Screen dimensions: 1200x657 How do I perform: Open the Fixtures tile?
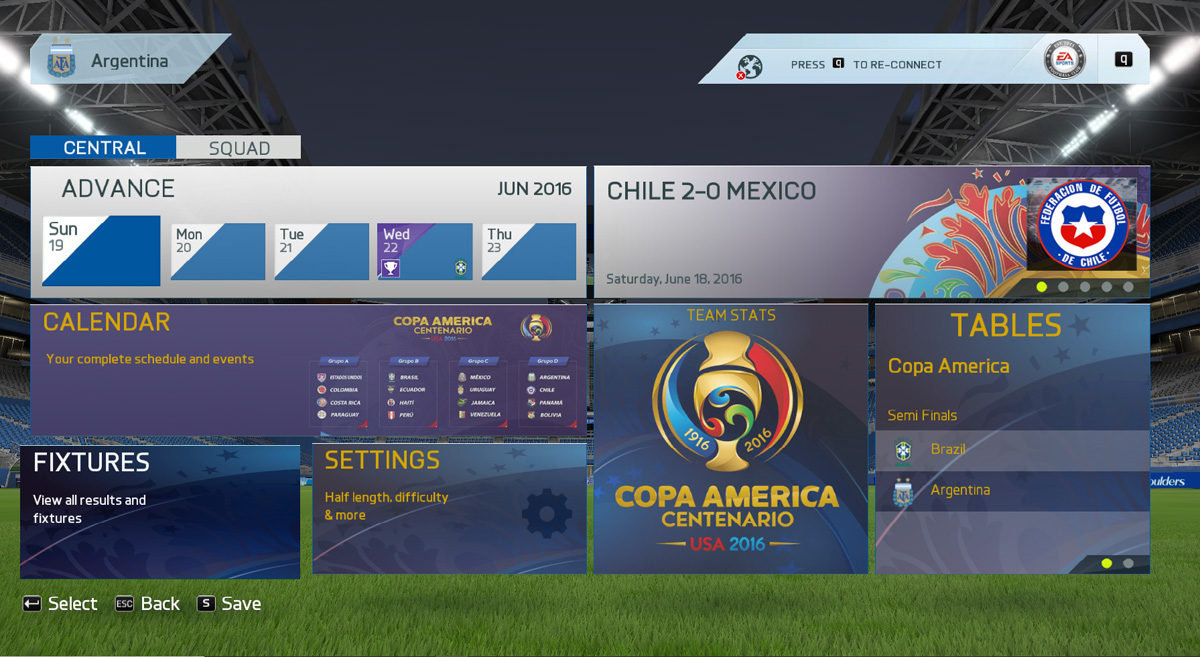pos(160,511)
